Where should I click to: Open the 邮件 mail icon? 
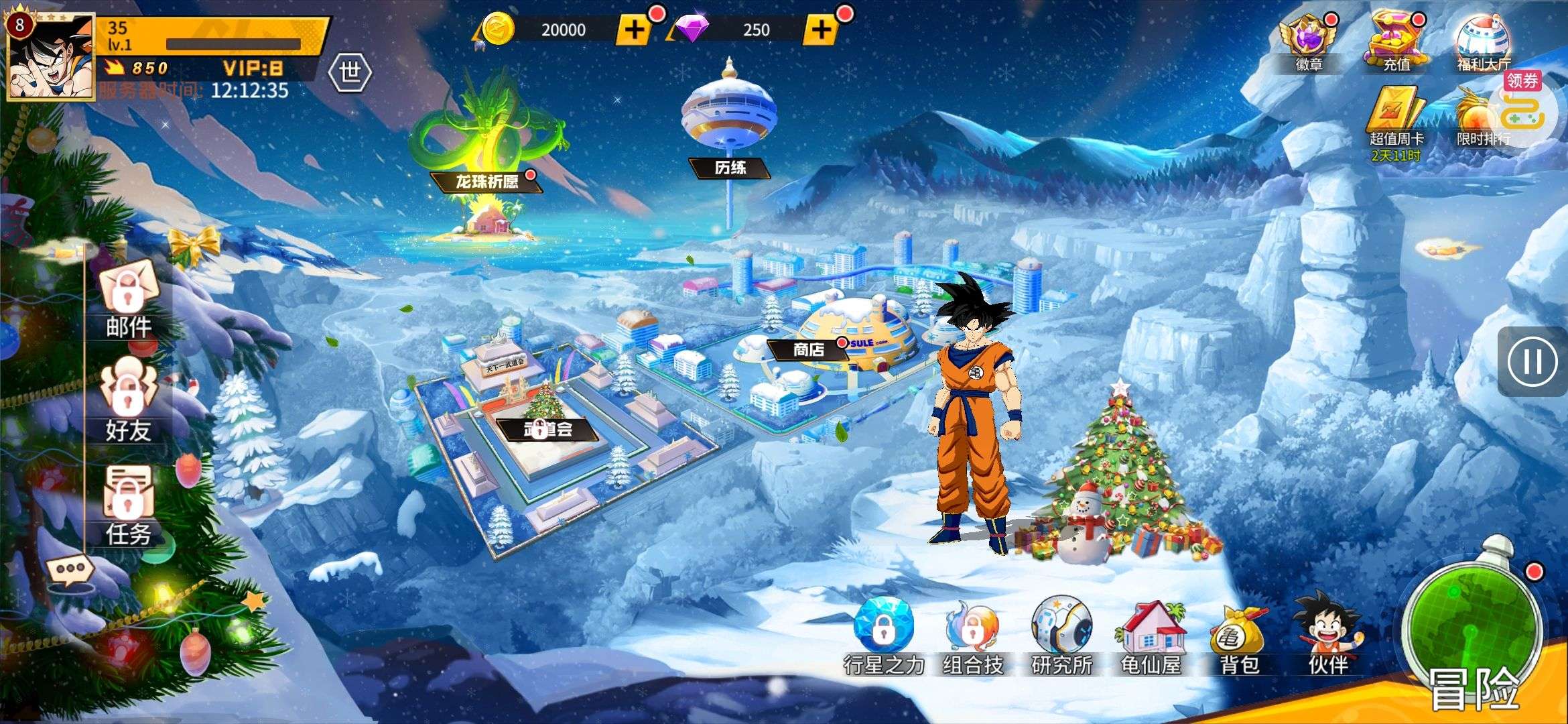click(x=128, y=302)
